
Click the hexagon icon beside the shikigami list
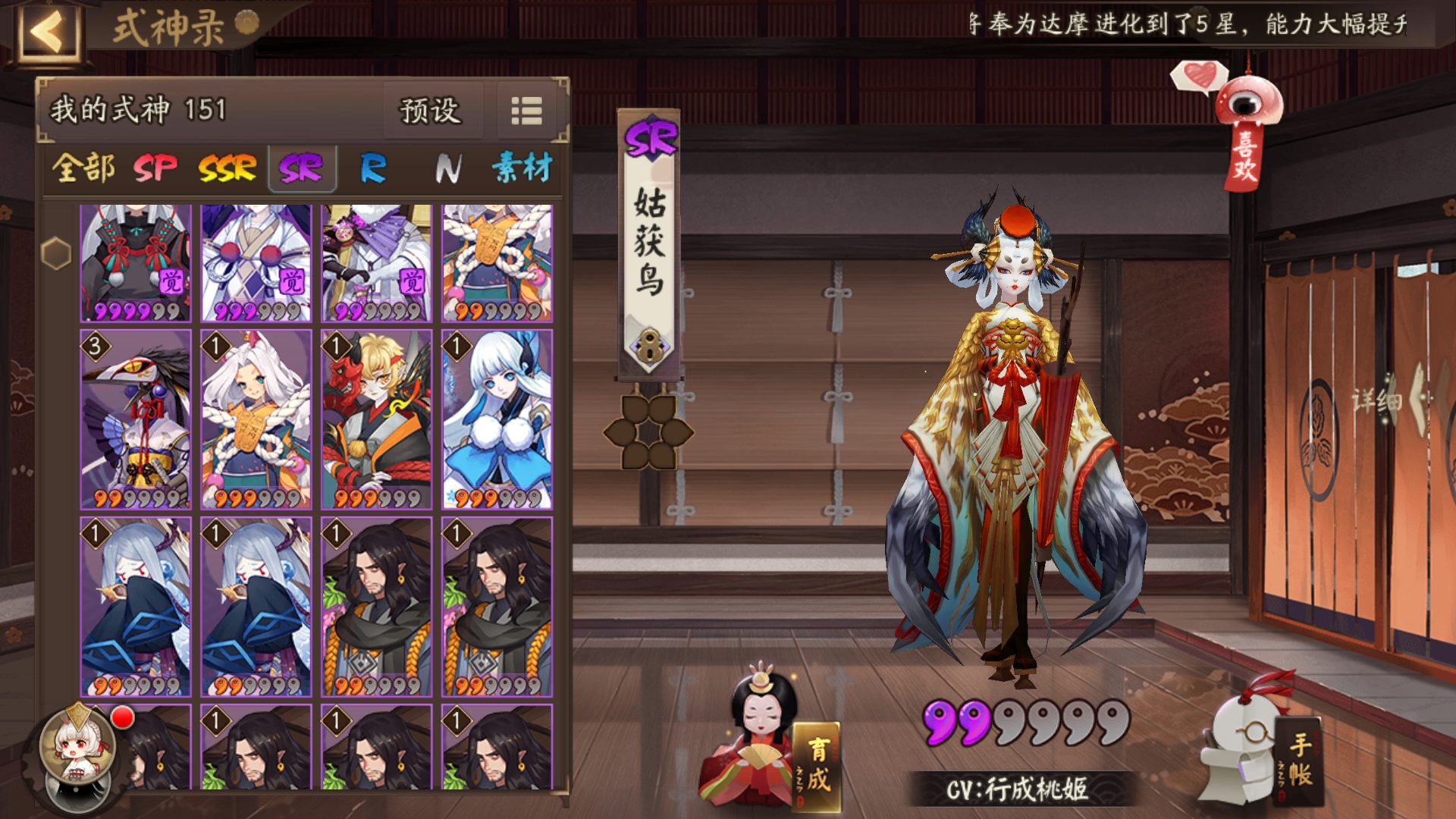56,253
